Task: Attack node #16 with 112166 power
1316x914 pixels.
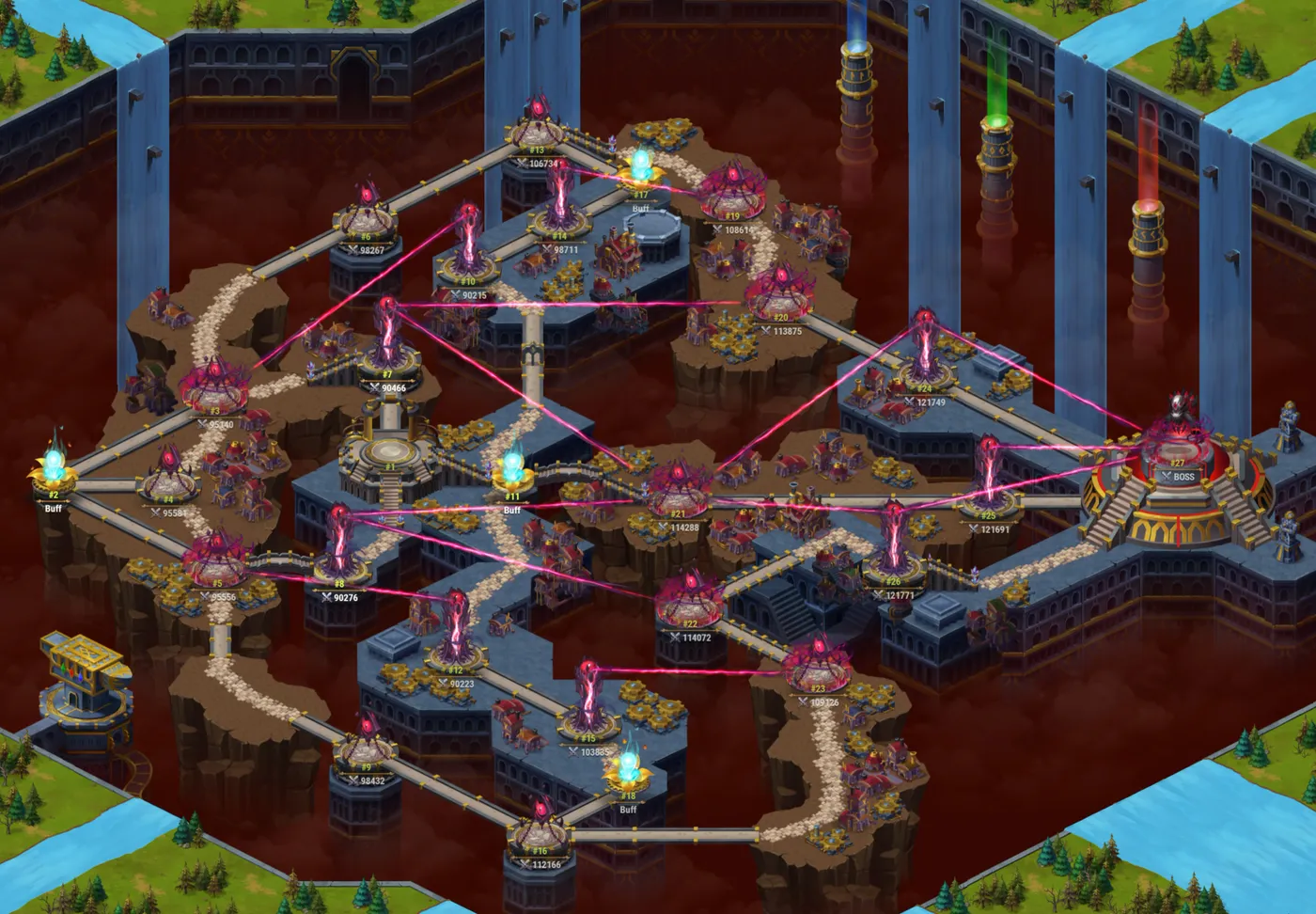Action: pos(539,837)
